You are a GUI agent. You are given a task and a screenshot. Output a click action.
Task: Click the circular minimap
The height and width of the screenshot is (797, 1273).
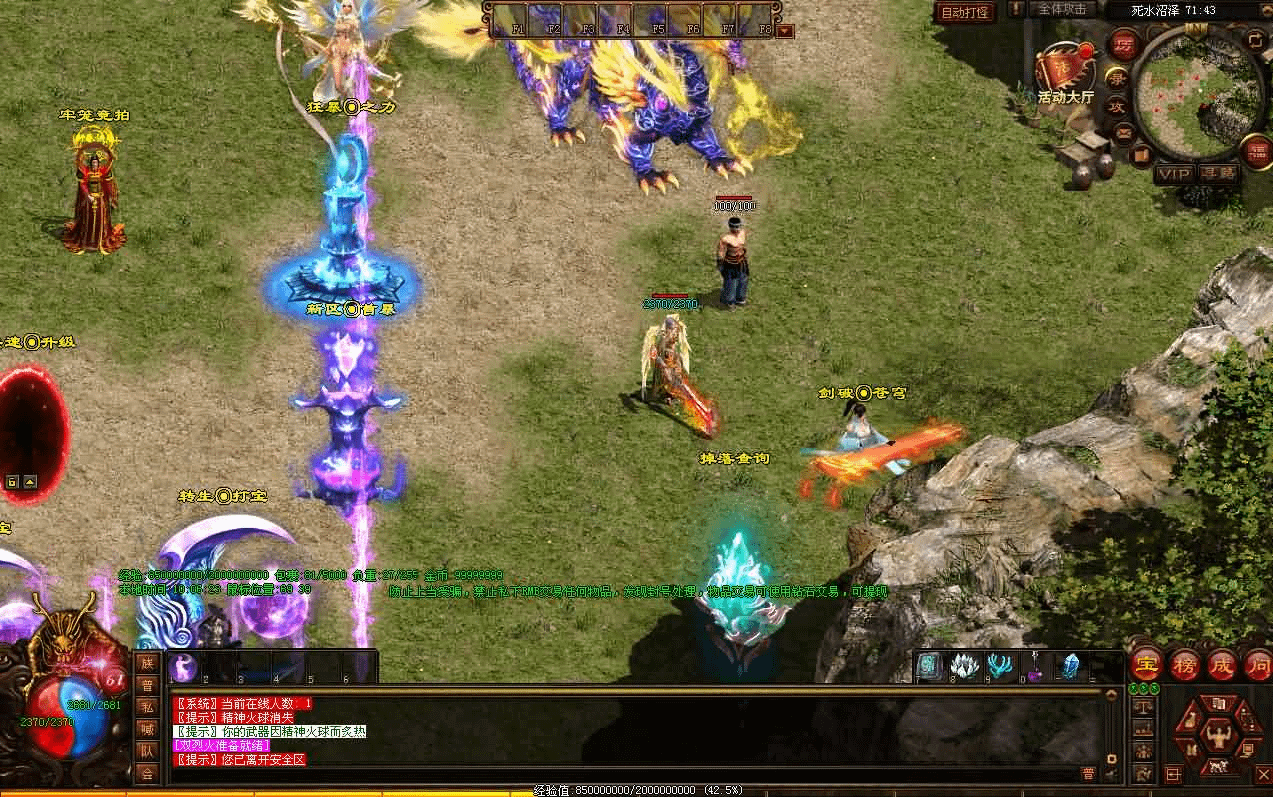tap(1200, 88)
